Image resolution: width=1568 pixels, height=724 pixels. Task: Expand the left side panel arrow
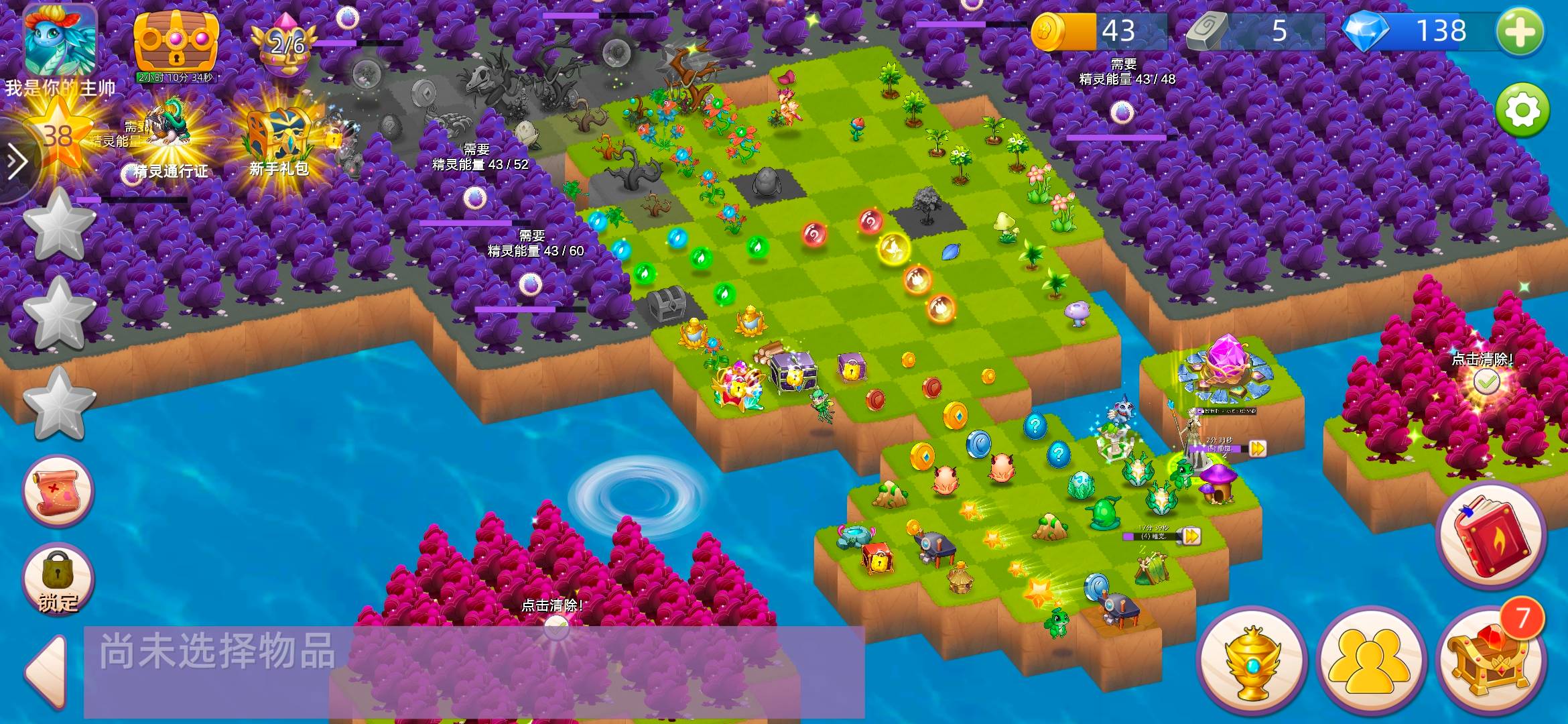click(16, 162)
